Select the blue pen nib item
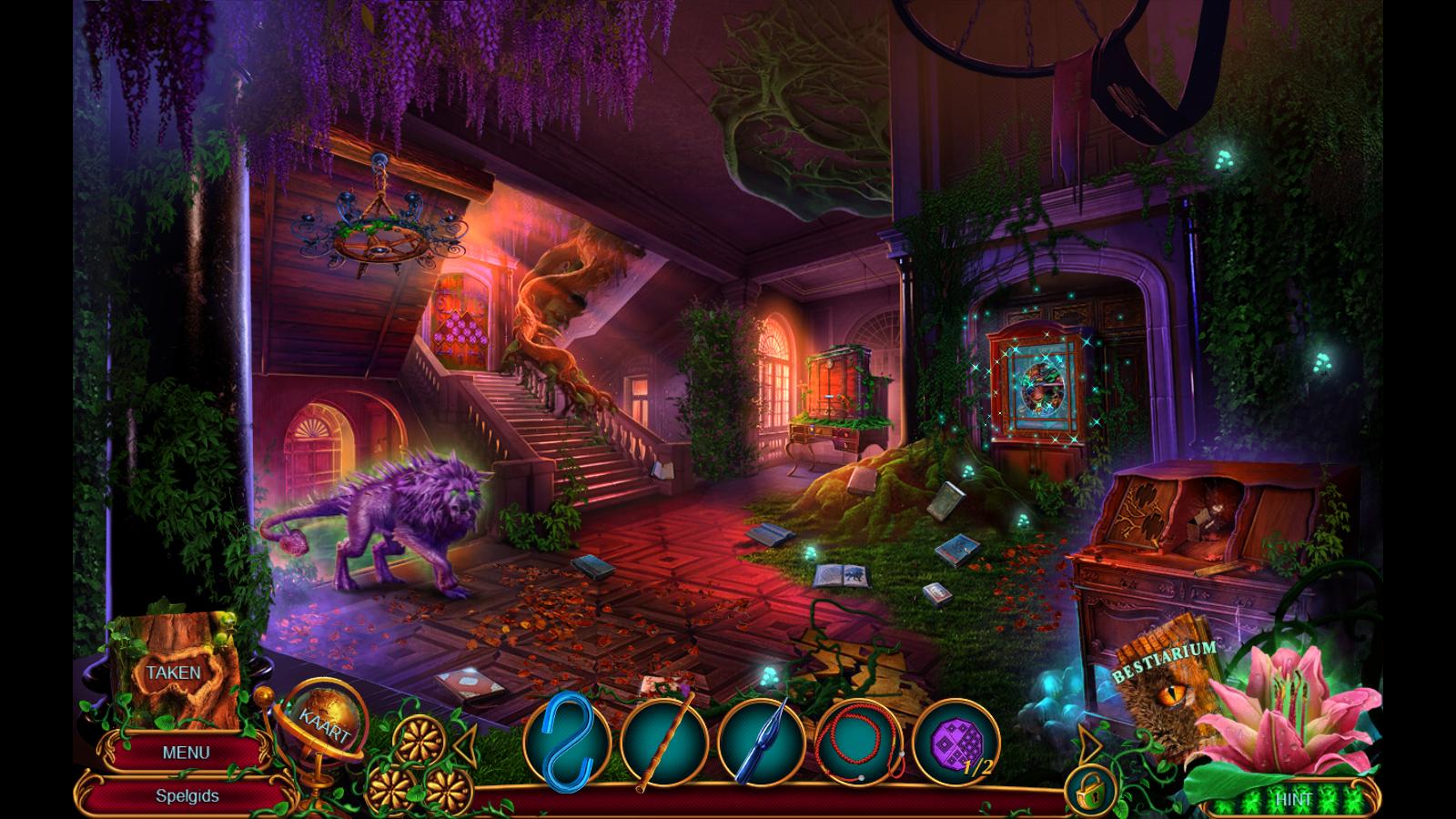Screen dimensions: 1456x819 click(761, 740)
